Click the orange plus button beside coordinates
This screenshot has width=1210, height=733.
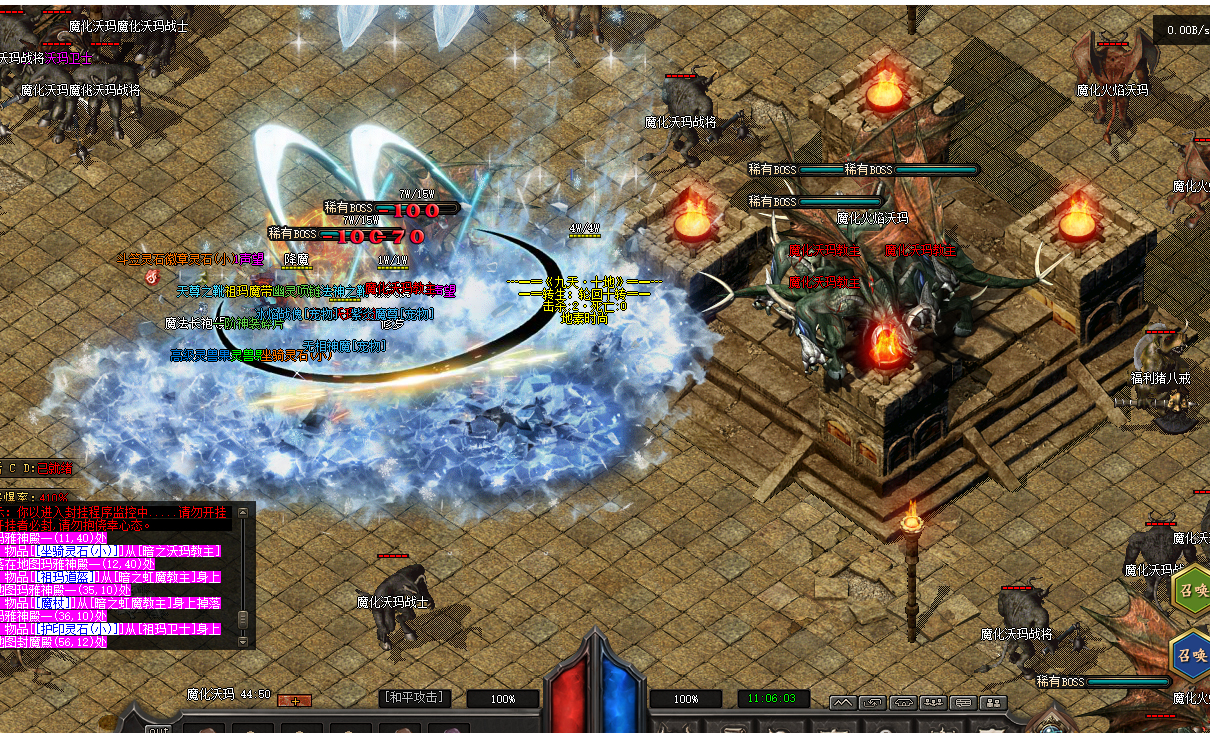coord(294,701)
